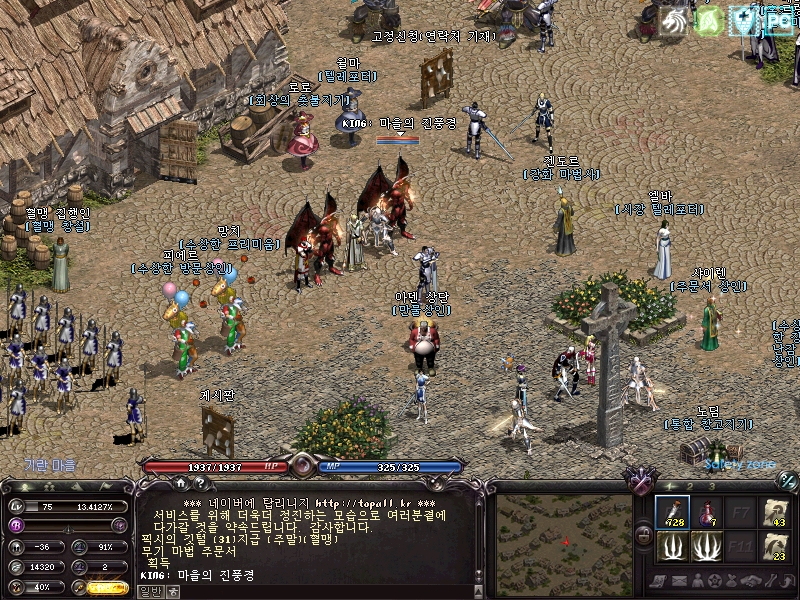
Task: Click the white dragon buff icon
Action: (673, 20)
